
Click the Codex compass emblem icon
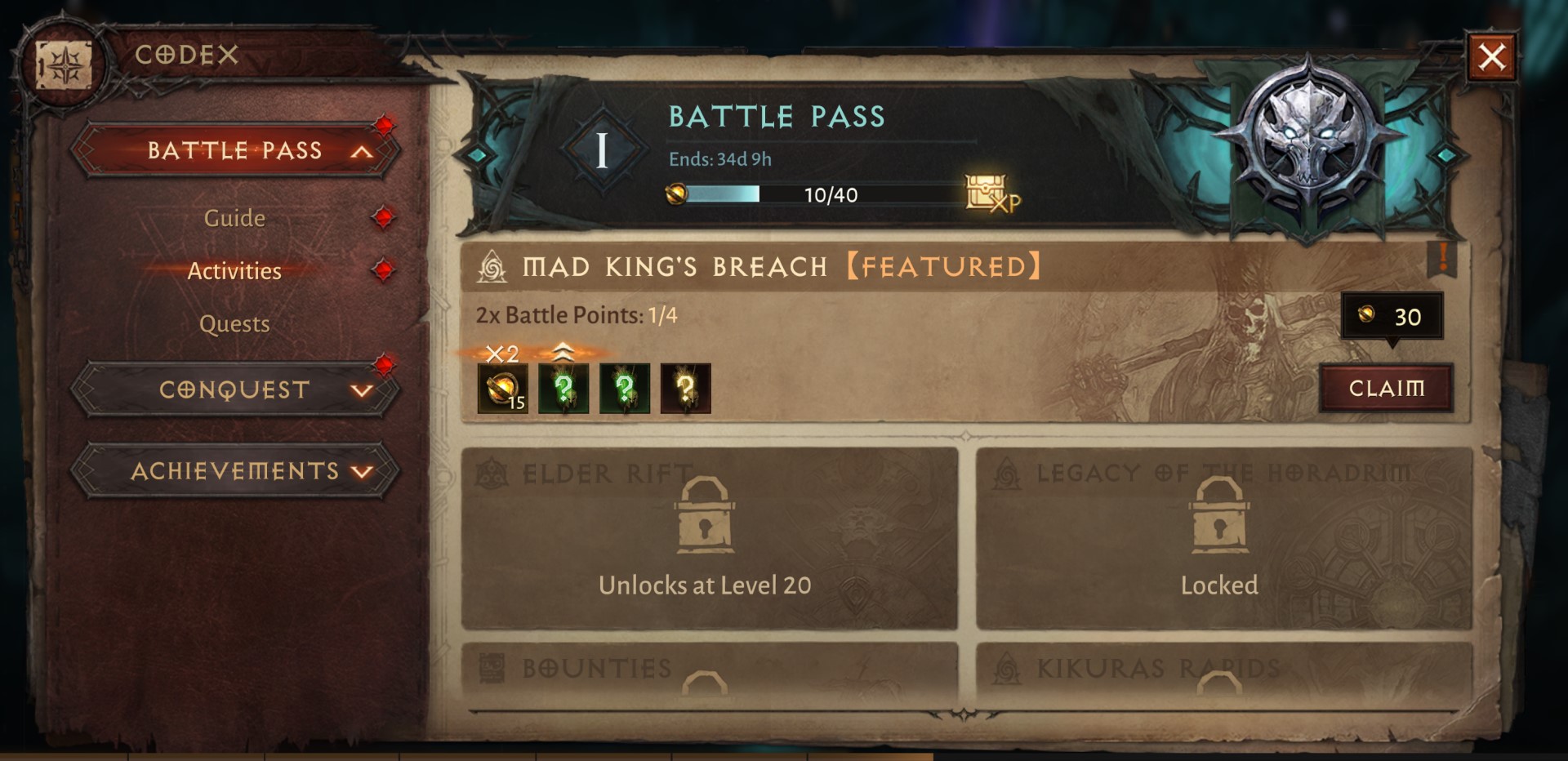[64, 65]
